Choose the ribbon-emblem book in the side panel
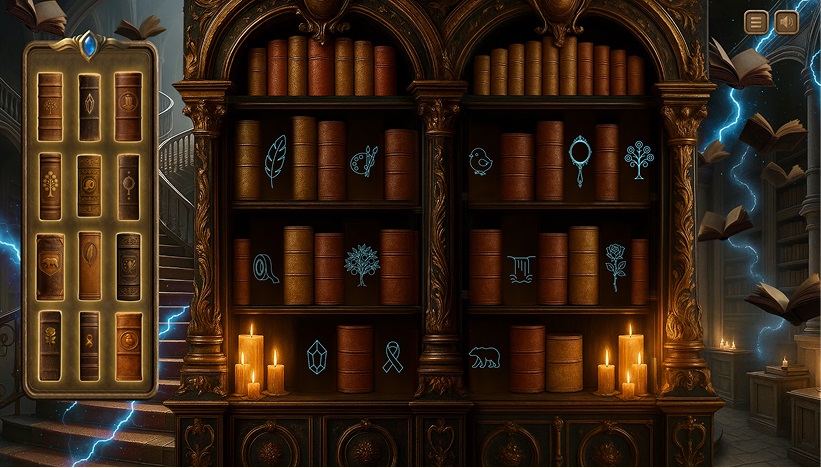This screenshot has width=821, height=468. pyautogui.click(x=89, y=345)
